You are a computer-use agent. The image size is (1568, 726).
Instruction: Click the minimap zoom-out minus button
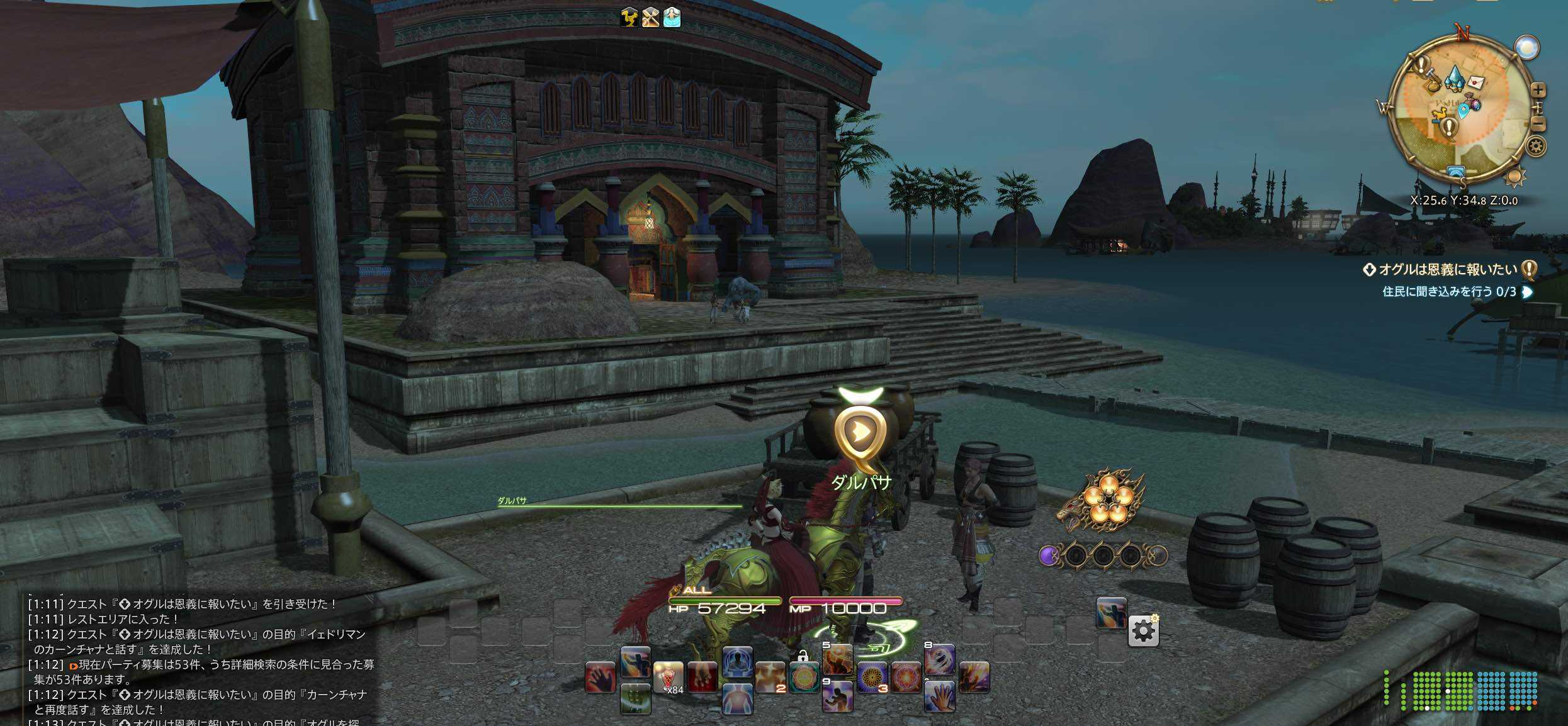[x=1537, y=124]
